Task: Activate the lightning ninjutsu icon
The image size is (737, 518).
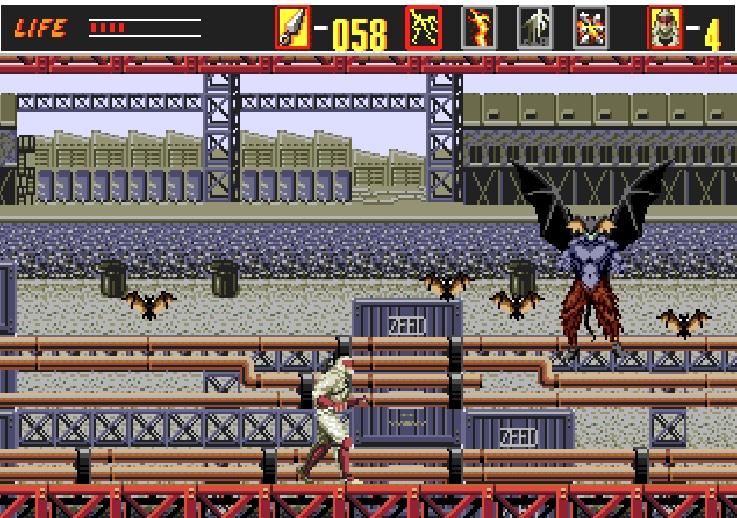Action: coord(423,28)
